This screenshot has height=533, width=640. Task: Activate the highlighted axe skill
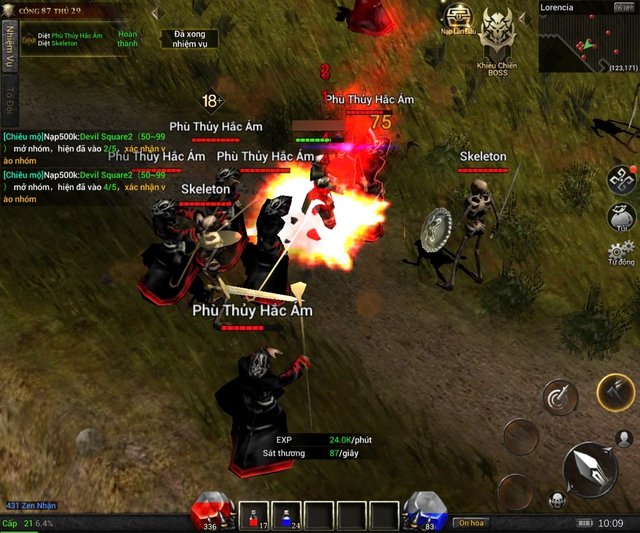pos(616,391)
